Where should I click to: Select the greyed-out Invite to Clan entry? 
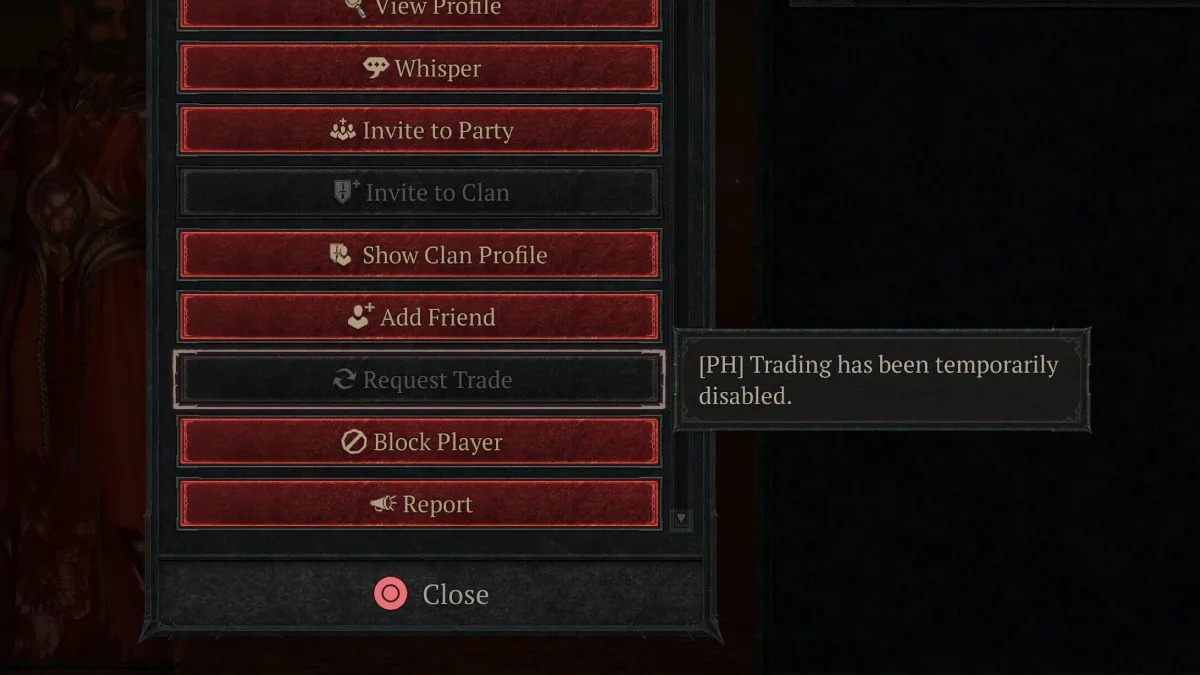419,192
